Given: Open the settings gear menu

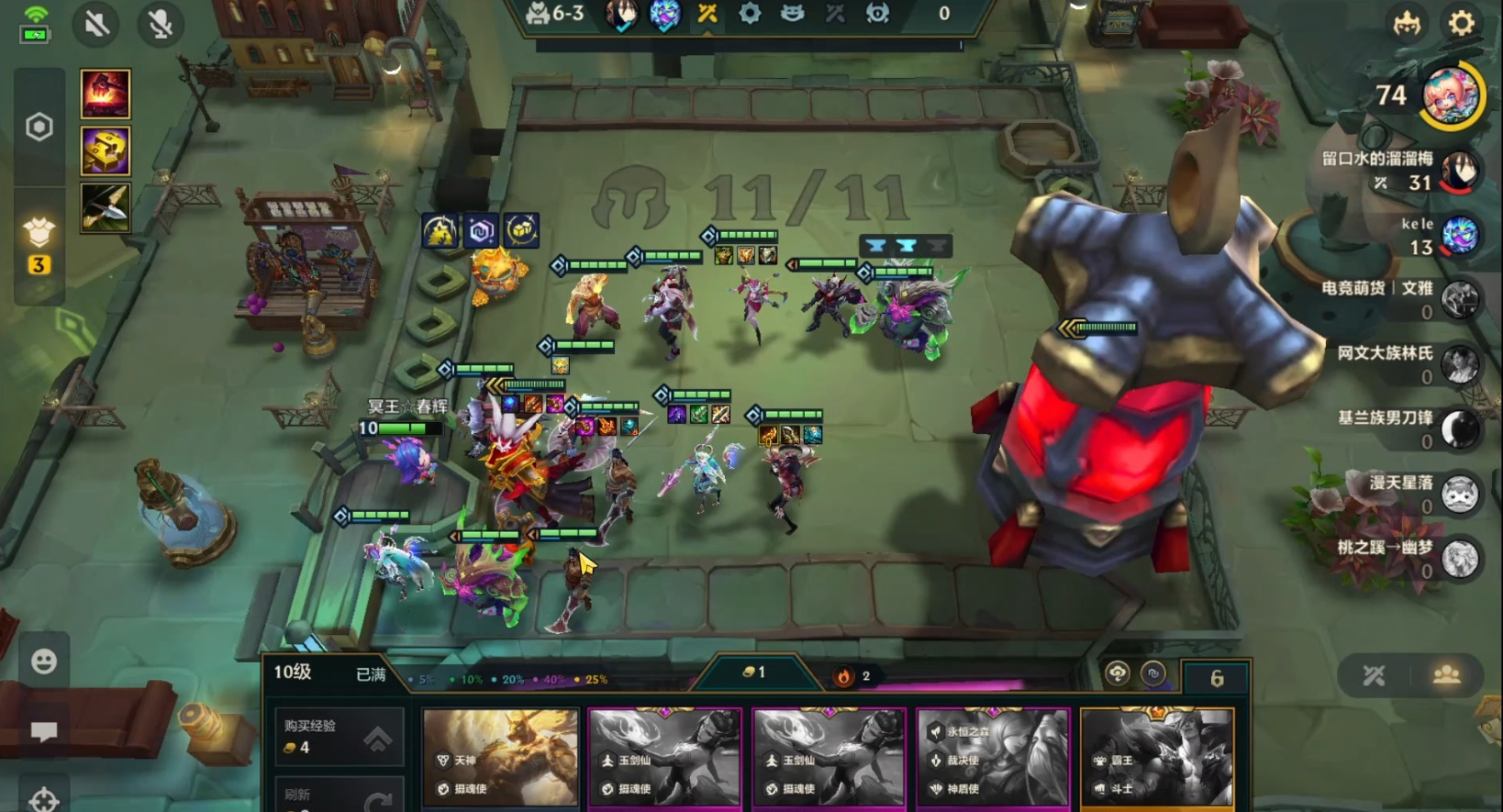Looking at the screenshot, I should [1461, 23].
